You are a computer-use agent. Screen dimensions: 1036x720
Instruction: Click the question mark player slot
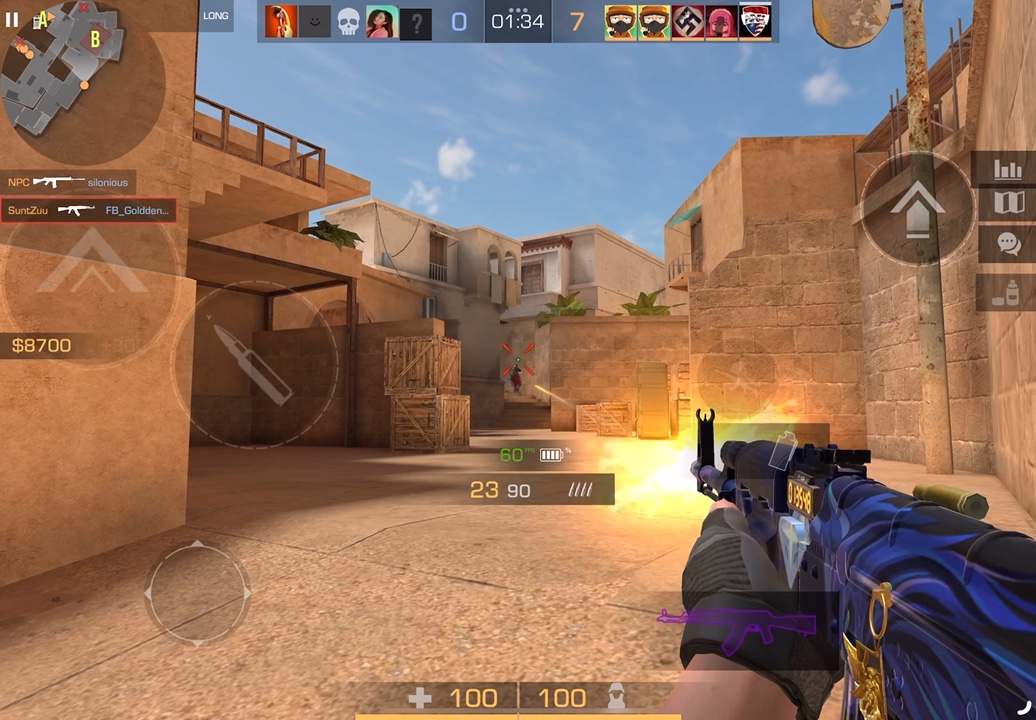pos(416,23)
